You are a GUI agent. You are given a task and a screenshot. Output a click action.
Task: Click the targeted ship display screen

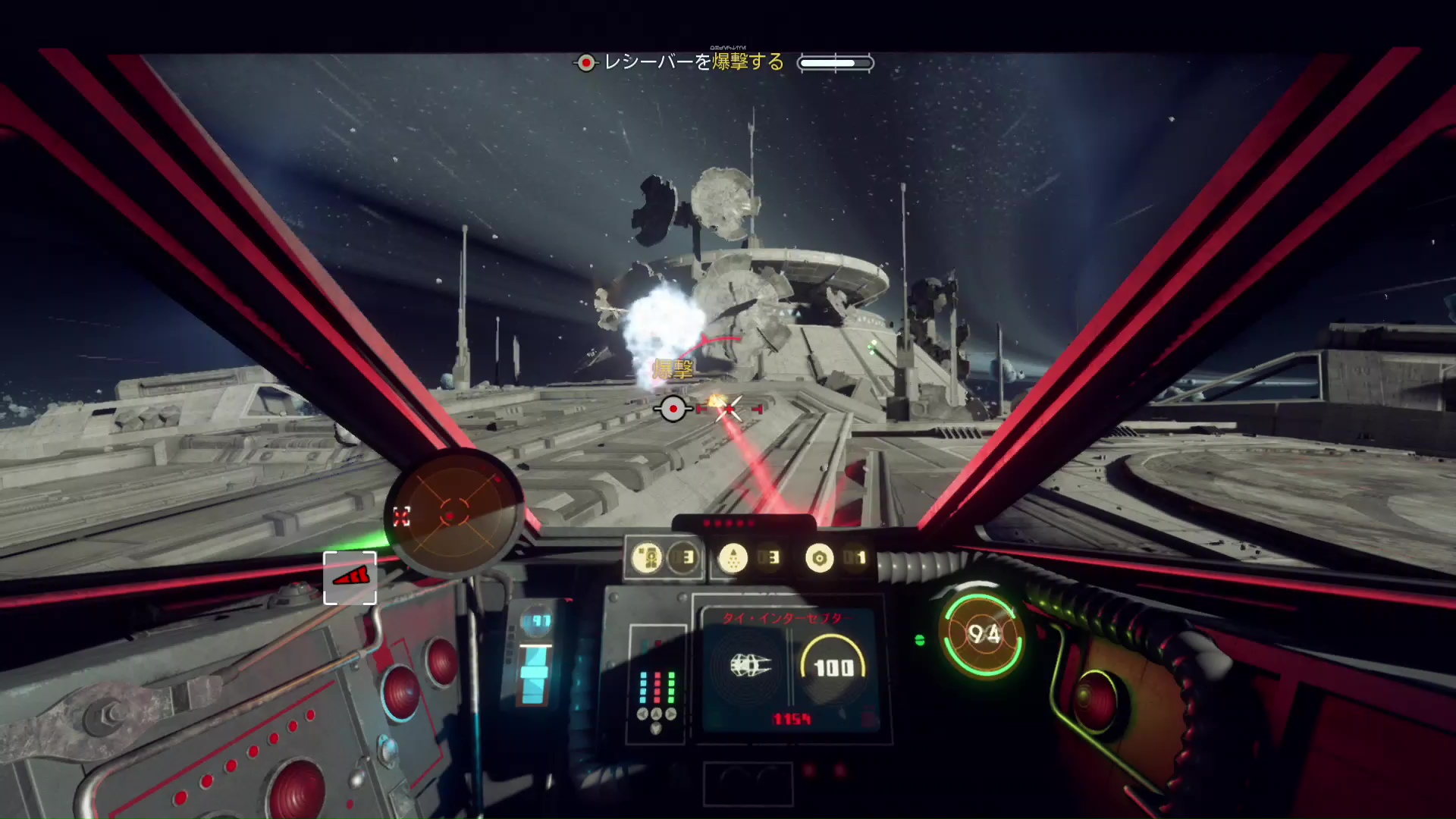tap(790, 669)
